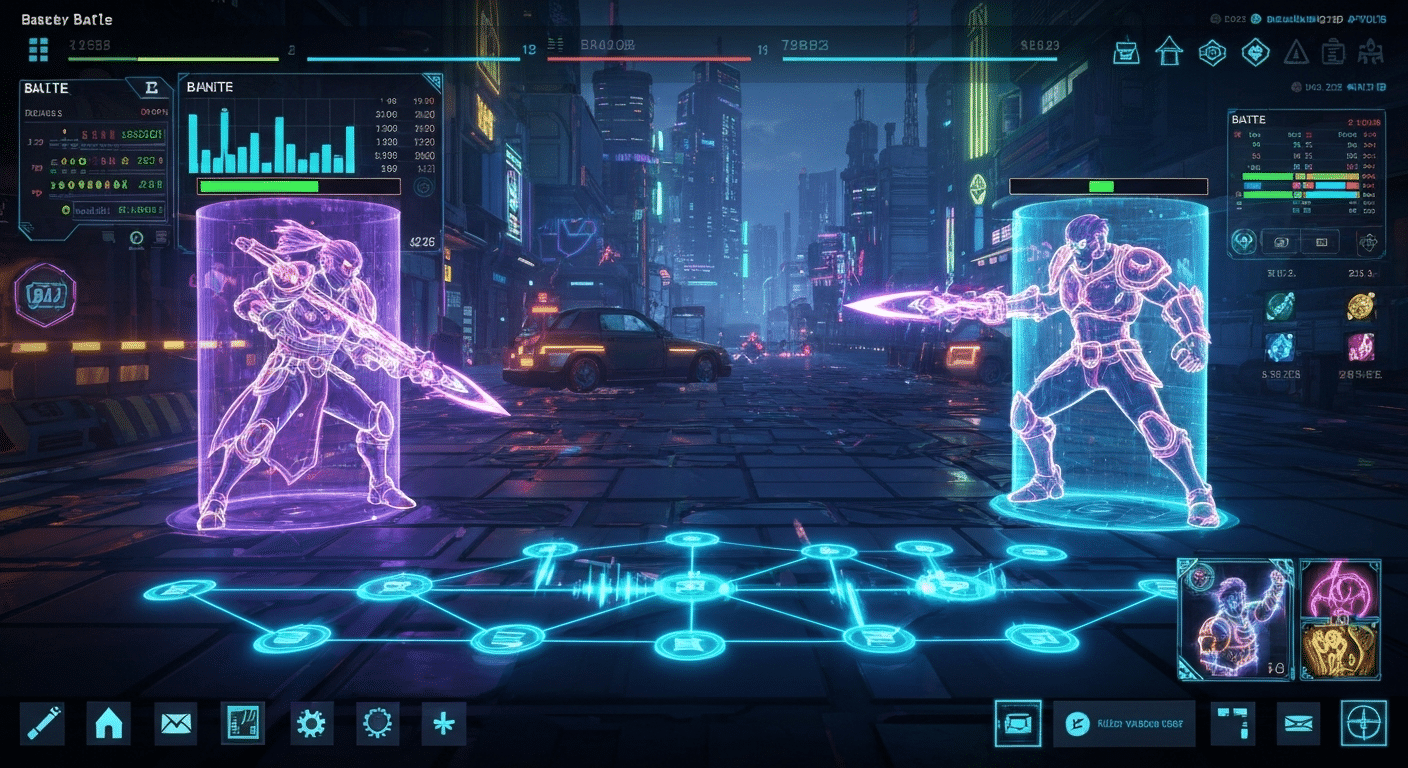Click the house icon in top bar
Screen dimensions: 1408x768
pyautogui.click(x=1169, y=52)
